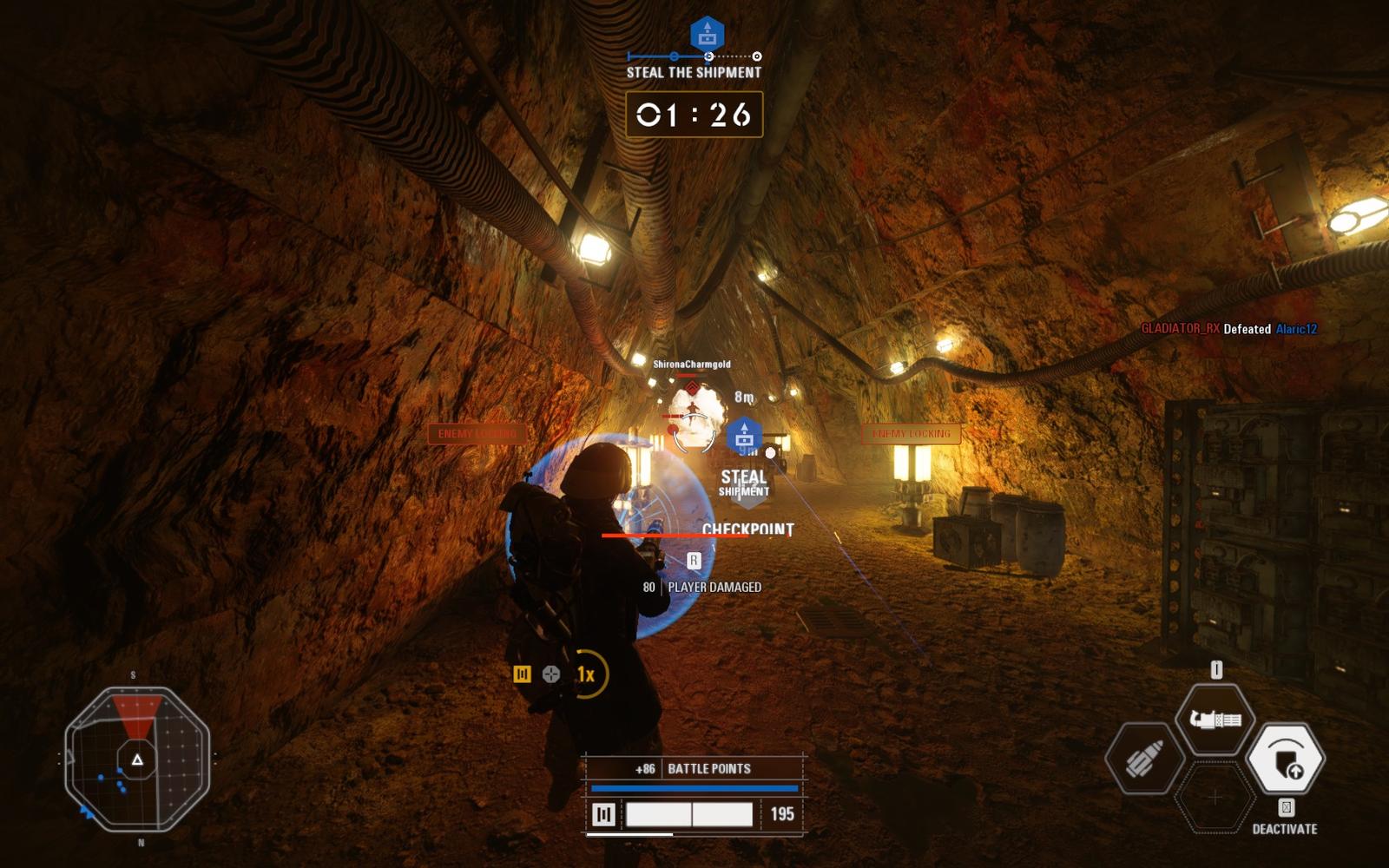Click the grey crosshair status icon
This screenshot has width=1389, height=868.
pyautogui.click(x=551, y=674)
